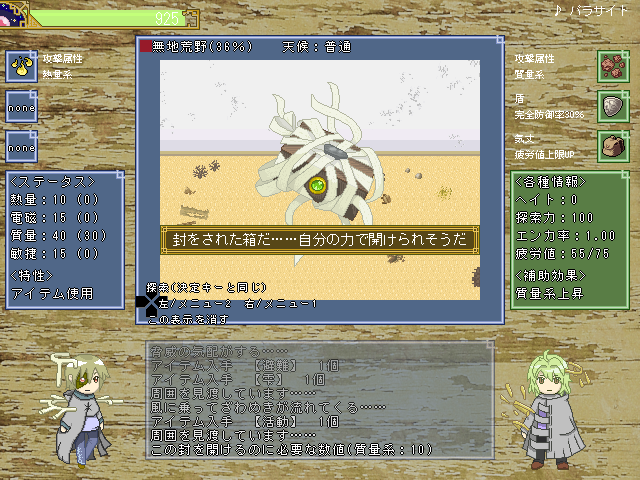Advance the sealed box dialogue message
The height and width of the screenshot is (480, 640).
320,240
